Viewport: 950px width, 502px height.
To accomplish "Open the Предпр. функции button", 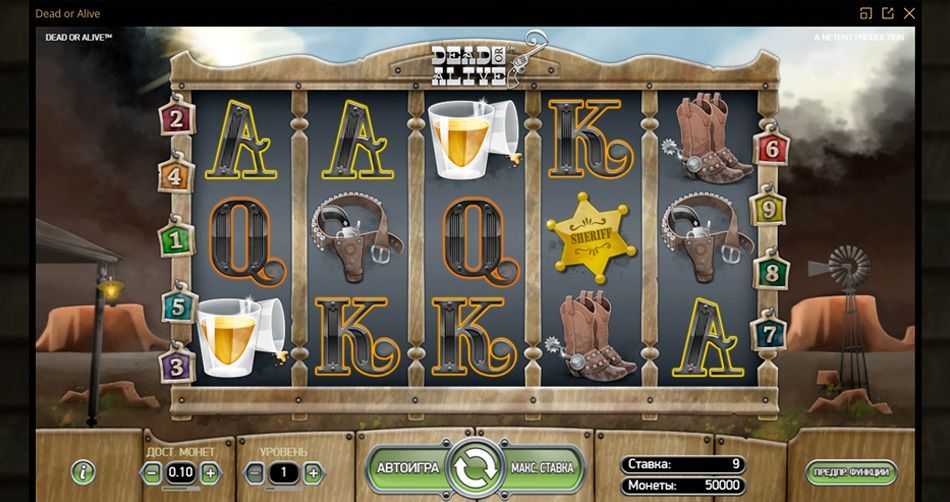I will (851, 472).
